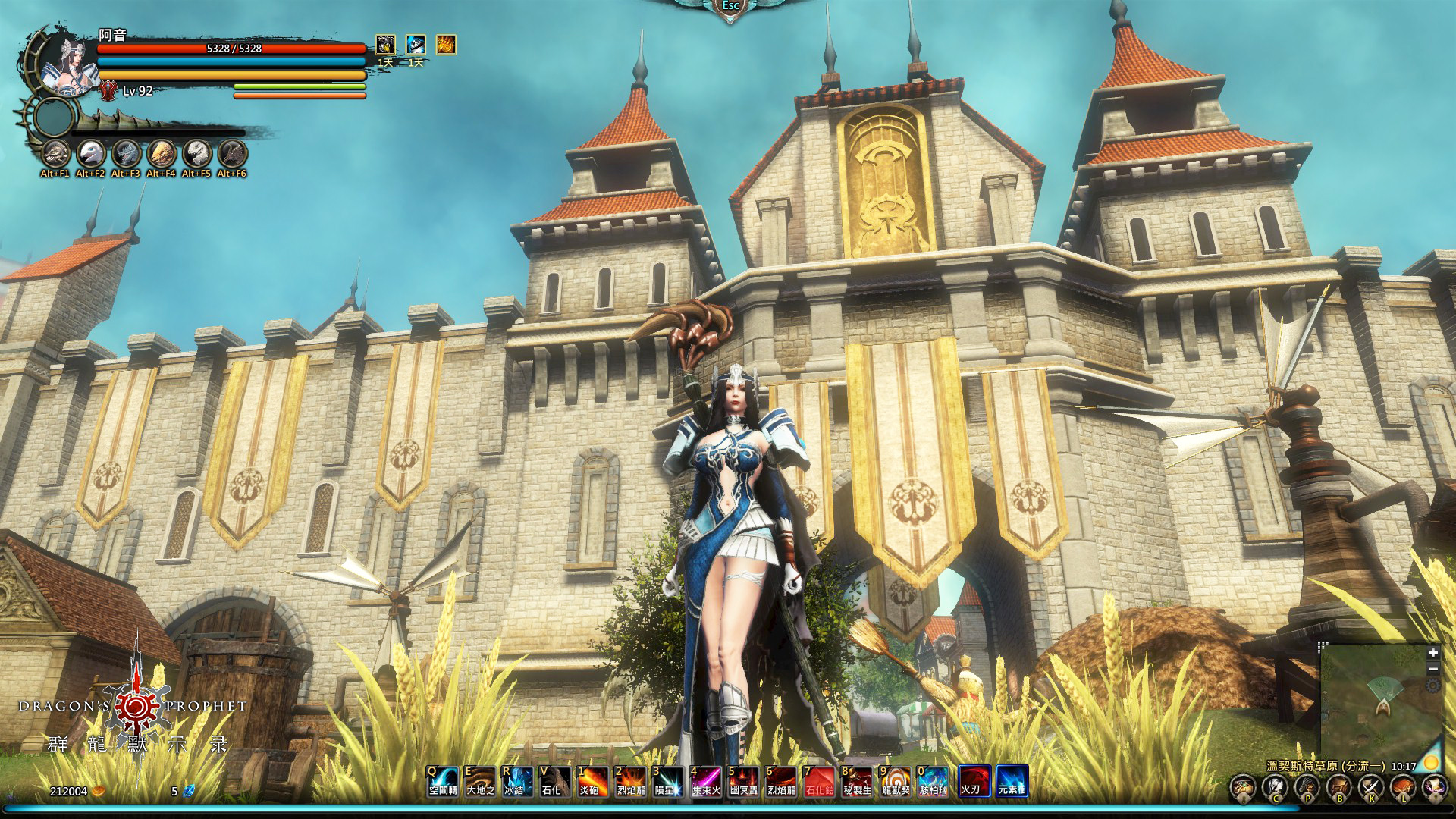Trigger the 隕星 meteor skill
Image resolution: width=1456 pixels, height=819 pixels.
coord(667,781)
